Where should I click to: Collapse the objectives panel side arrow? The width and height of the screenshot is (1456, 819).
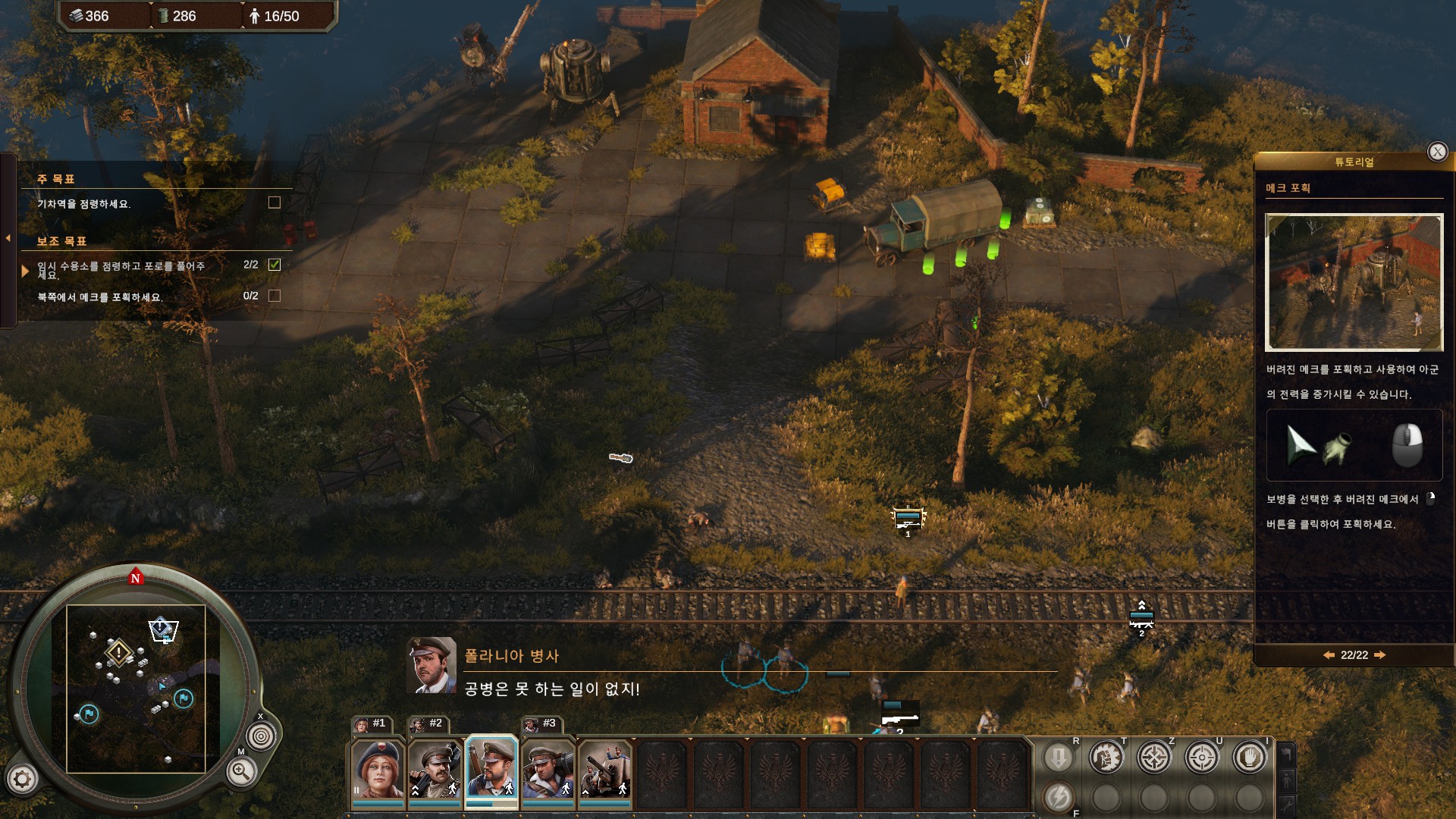tap(8, 238)
